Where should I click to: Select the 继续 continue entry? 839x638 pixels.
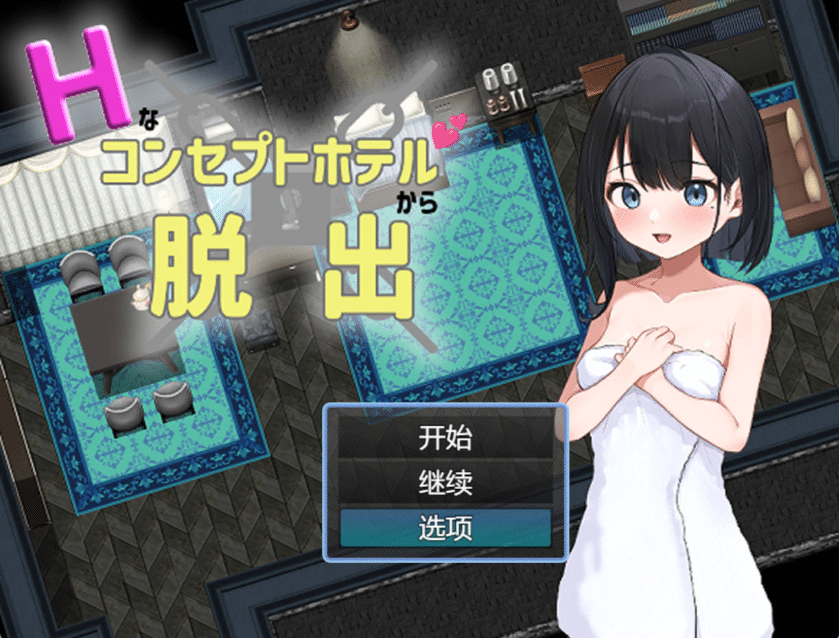(445, 483)
